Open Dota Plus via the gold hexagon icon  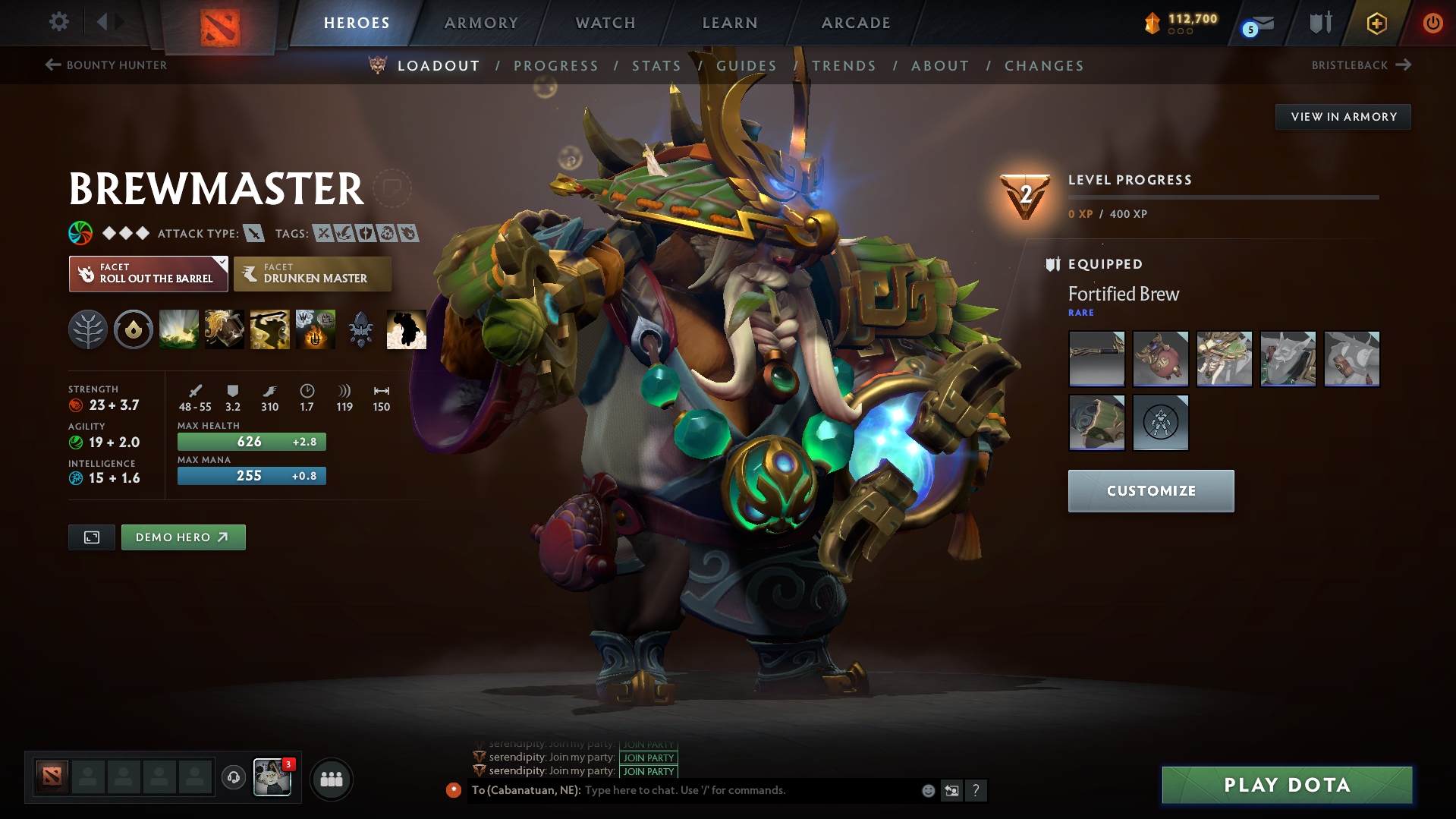(1376, 23)
